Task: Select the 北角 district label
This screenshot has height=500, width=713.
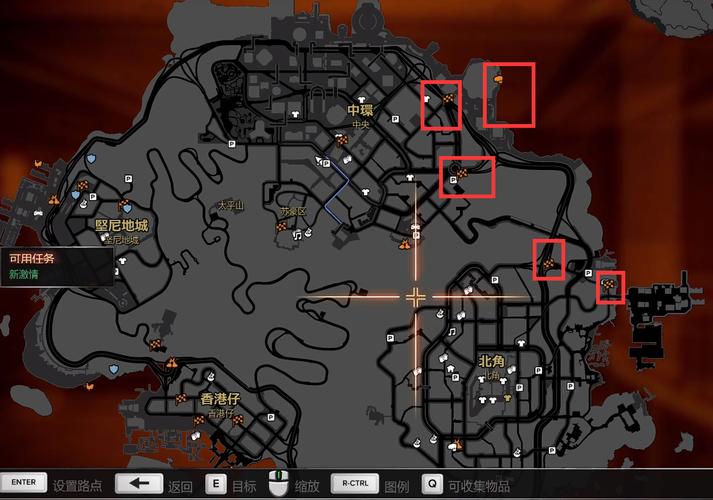Action: 491,361
